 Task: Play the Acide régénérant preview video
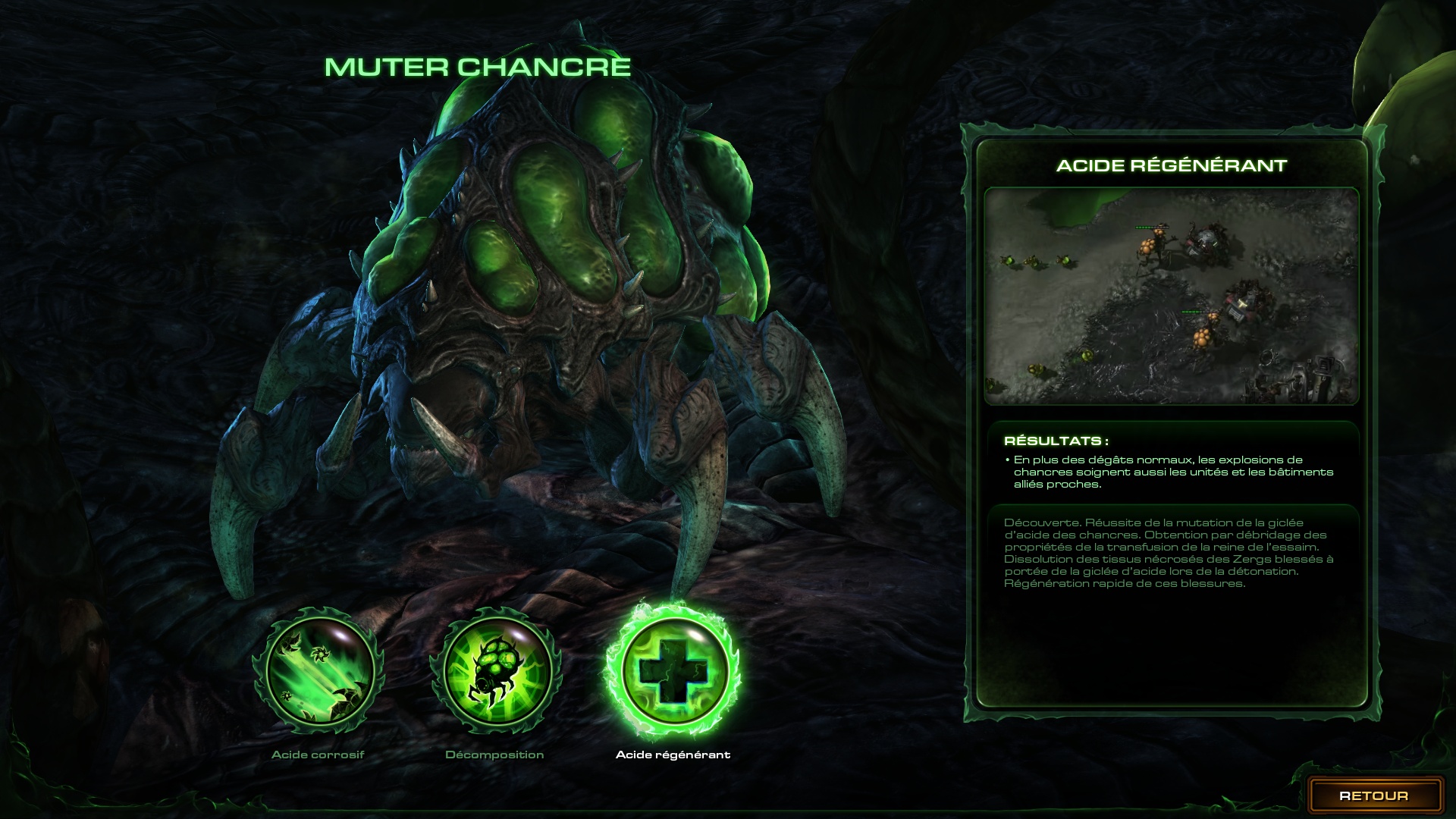1171,296
